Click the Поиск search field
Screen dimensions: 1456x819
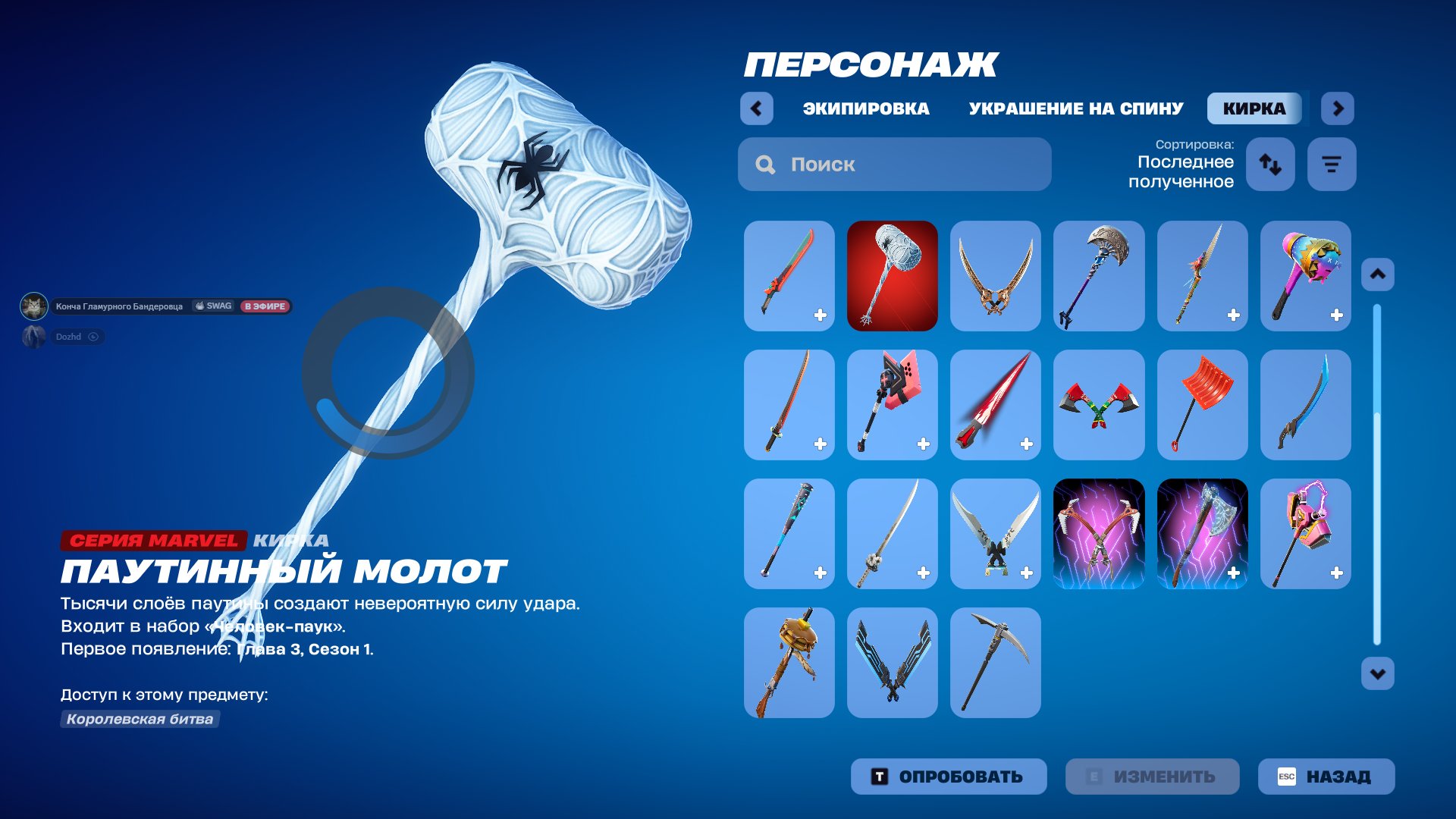[893, 164]
